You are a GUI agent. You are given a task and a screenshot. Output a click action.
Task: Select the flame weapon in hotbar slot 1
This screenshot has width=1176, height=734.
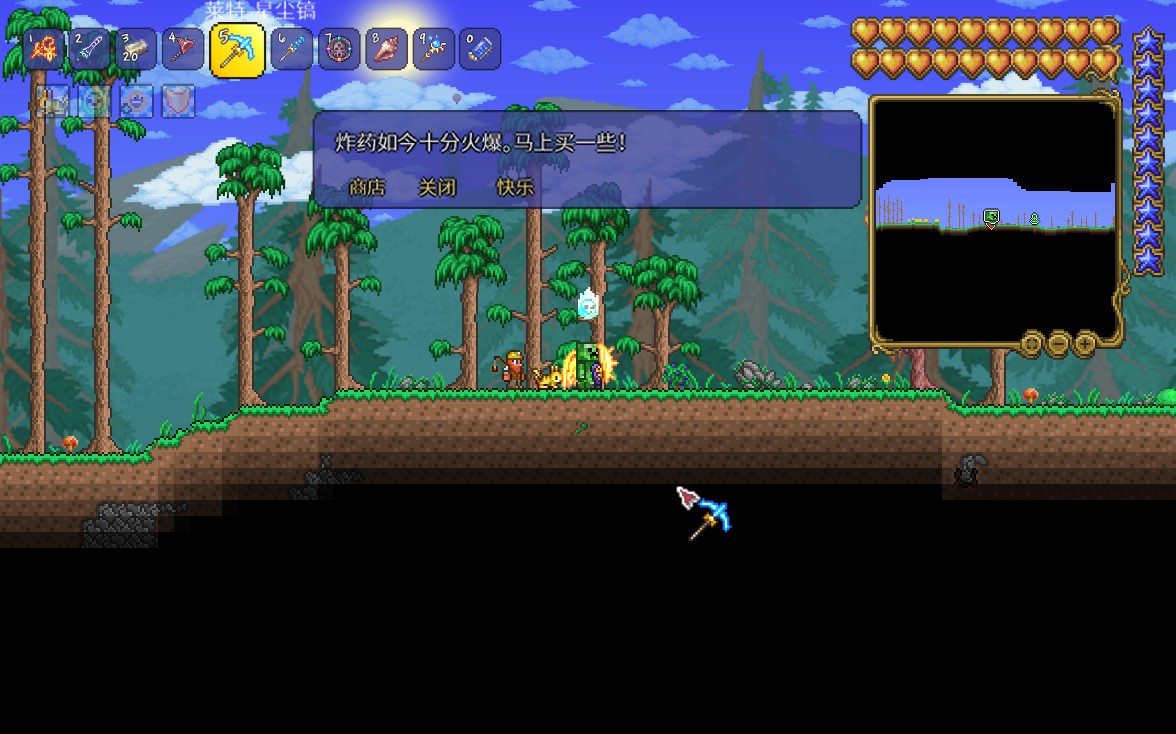click(43, 50)
